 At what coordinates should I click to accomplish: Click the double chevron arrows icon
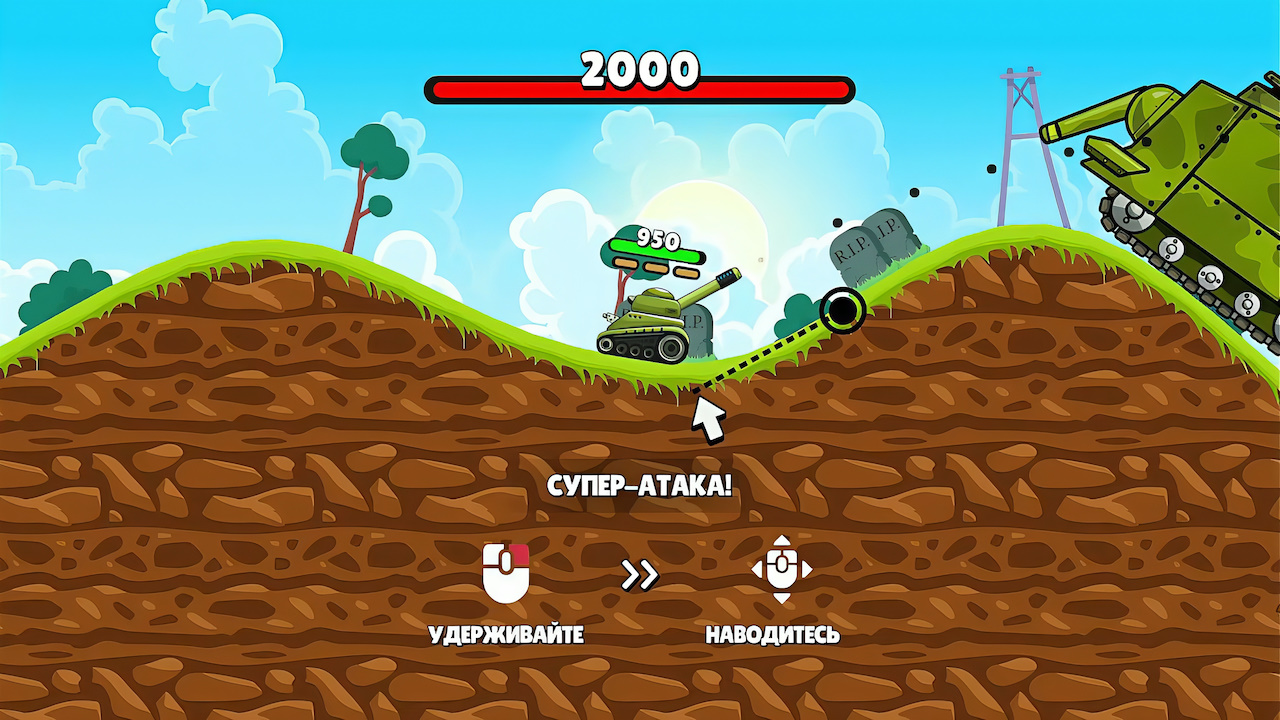coord(638,575)
